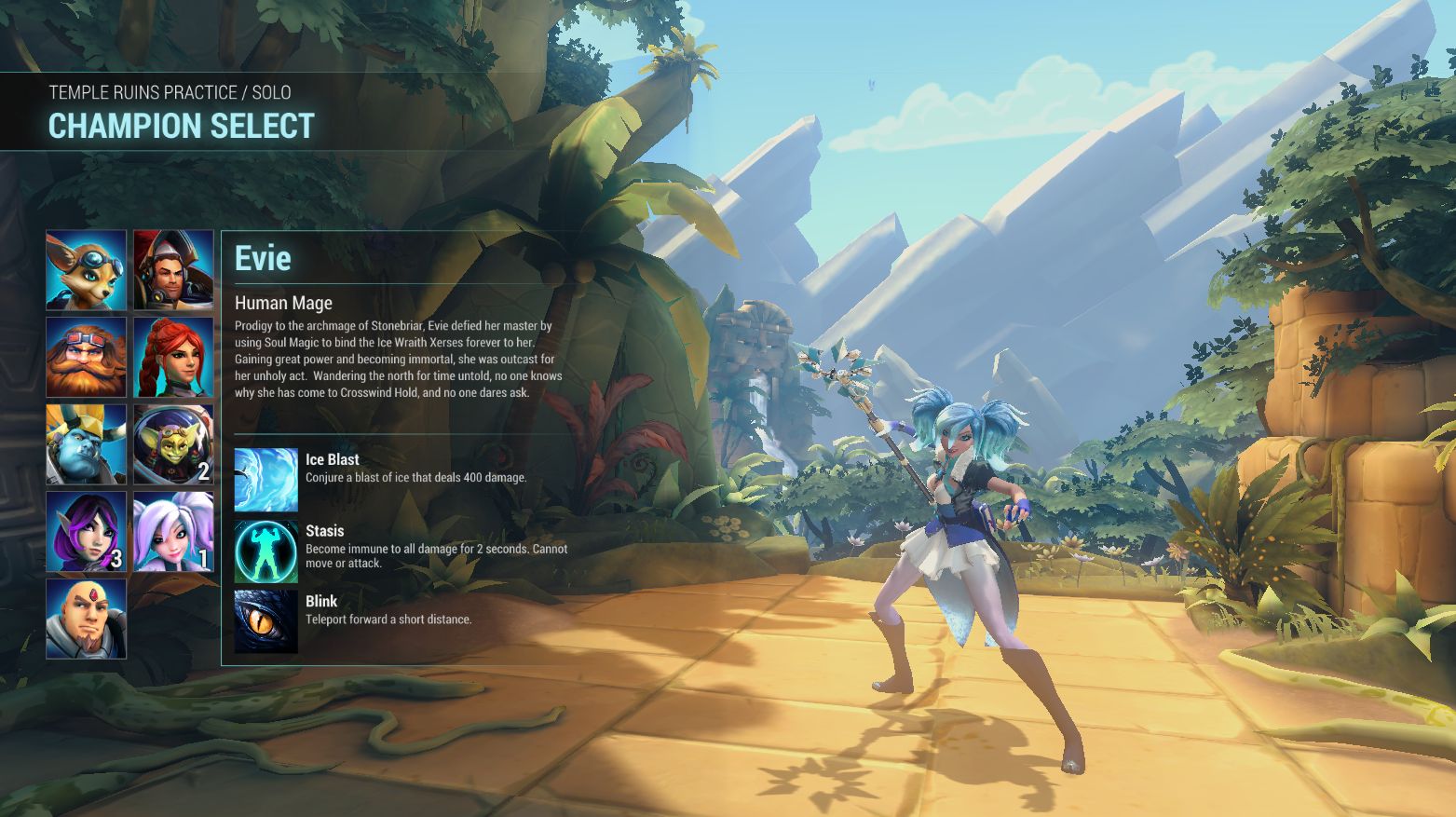Pick the goblin champion marked 2
The height and width of the screenshot is (817, 1456).
click(x=173, y=444)
